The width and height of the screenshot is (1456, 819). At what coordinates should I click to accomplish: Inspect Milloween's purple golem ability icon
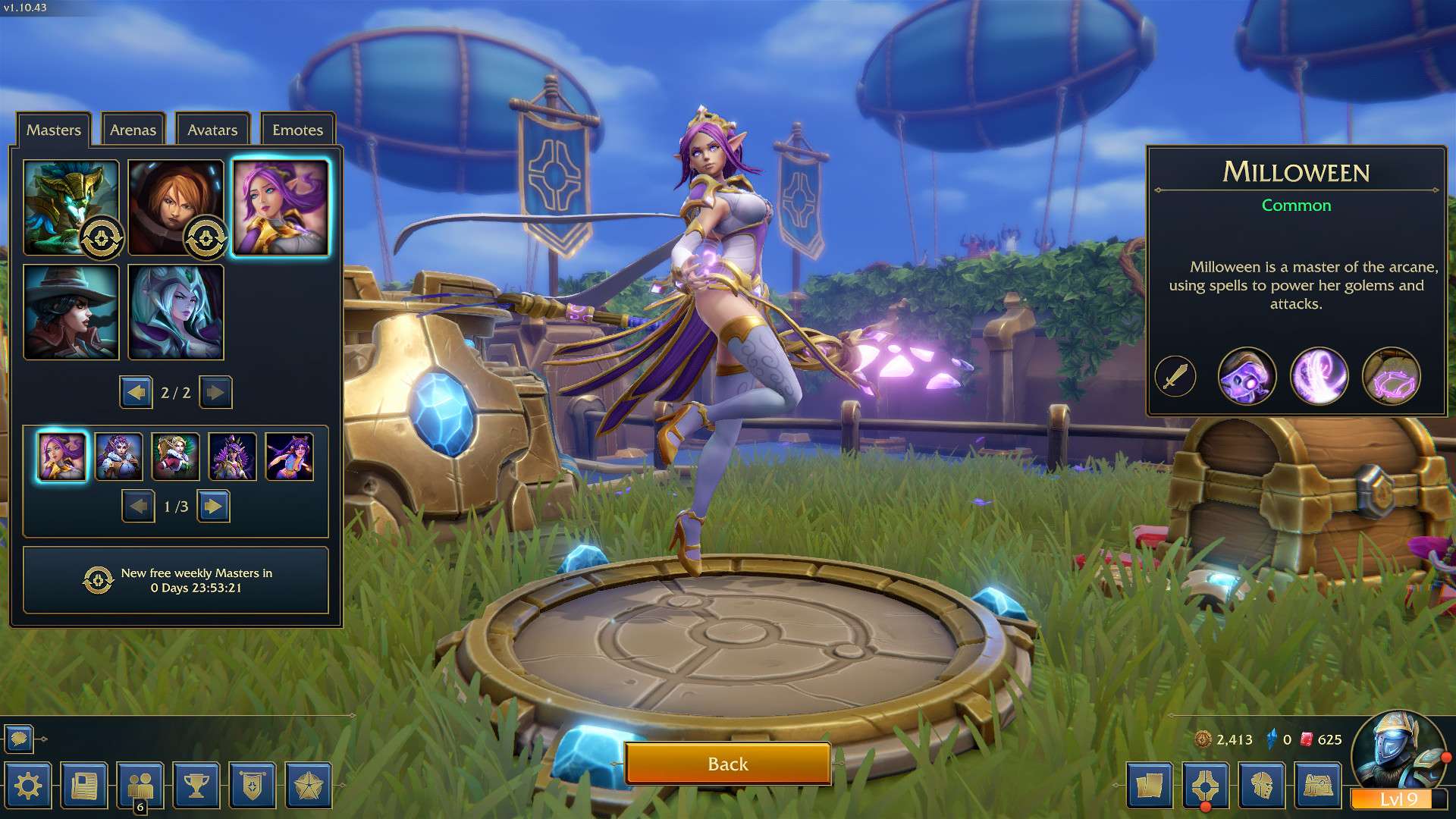(x=1247, y=376)
